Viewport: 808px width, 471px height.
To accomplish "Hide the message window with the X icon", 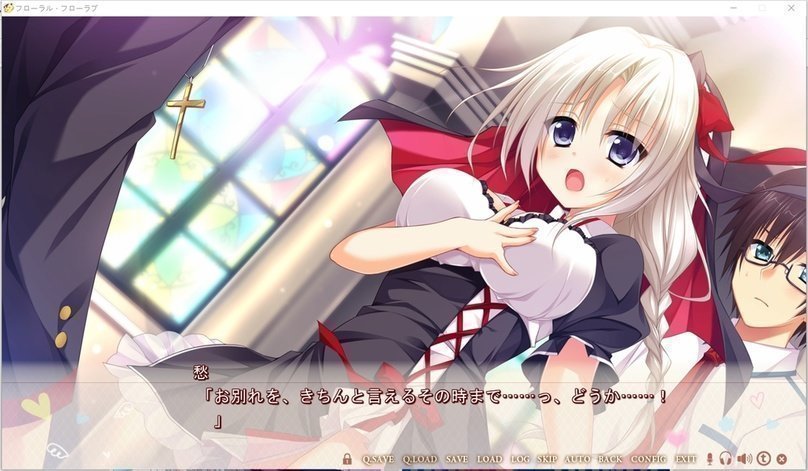I will coord(781,459).
